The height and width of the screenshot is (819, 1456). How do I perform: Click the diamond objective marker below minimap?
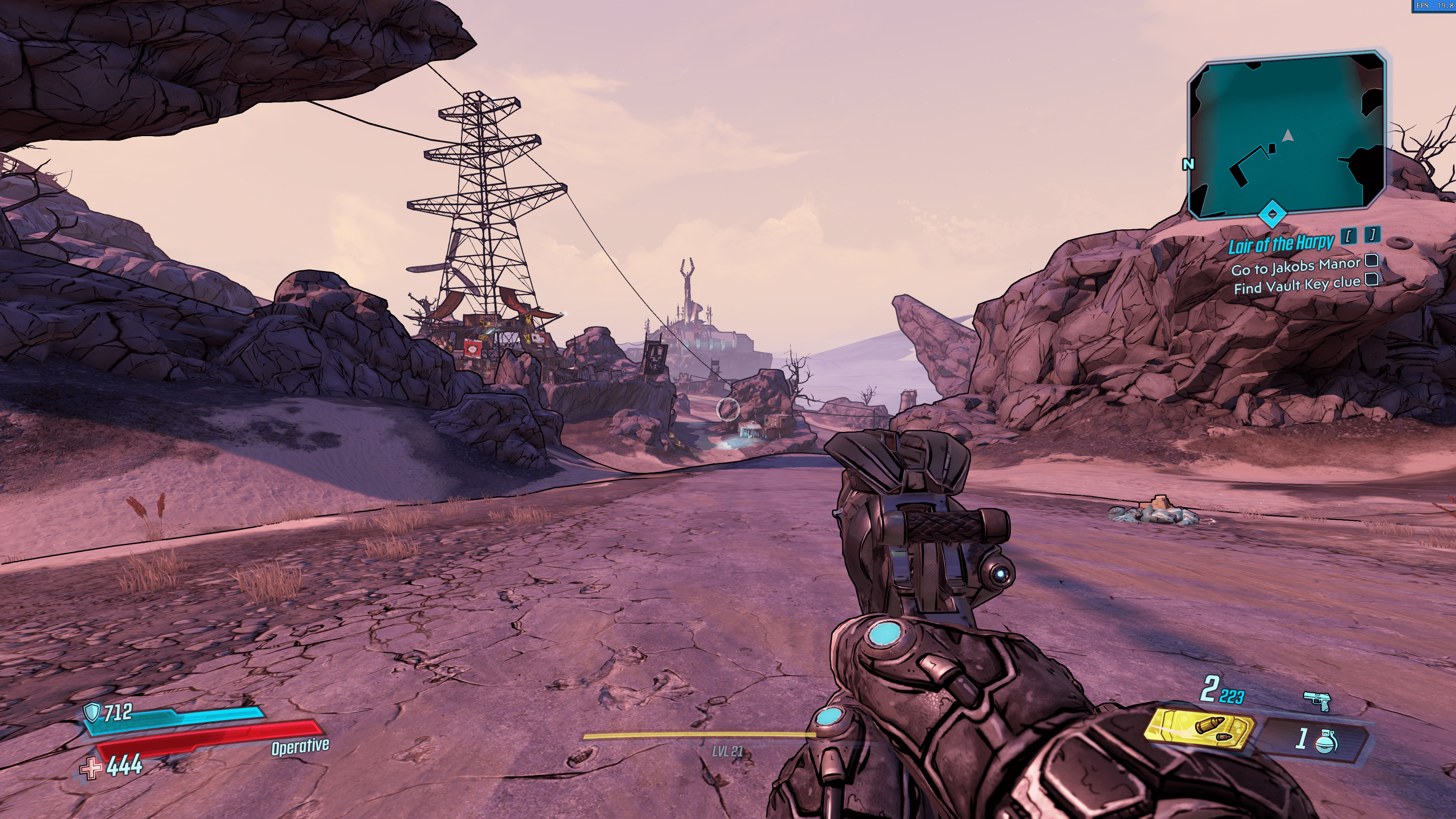coord(1272,214)
